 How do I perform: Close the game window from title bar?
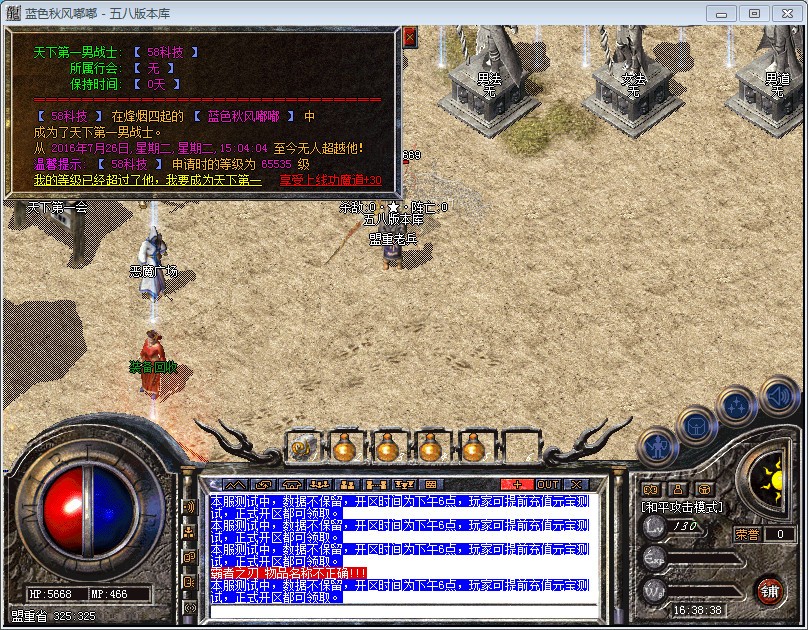[x=786, y=13]
